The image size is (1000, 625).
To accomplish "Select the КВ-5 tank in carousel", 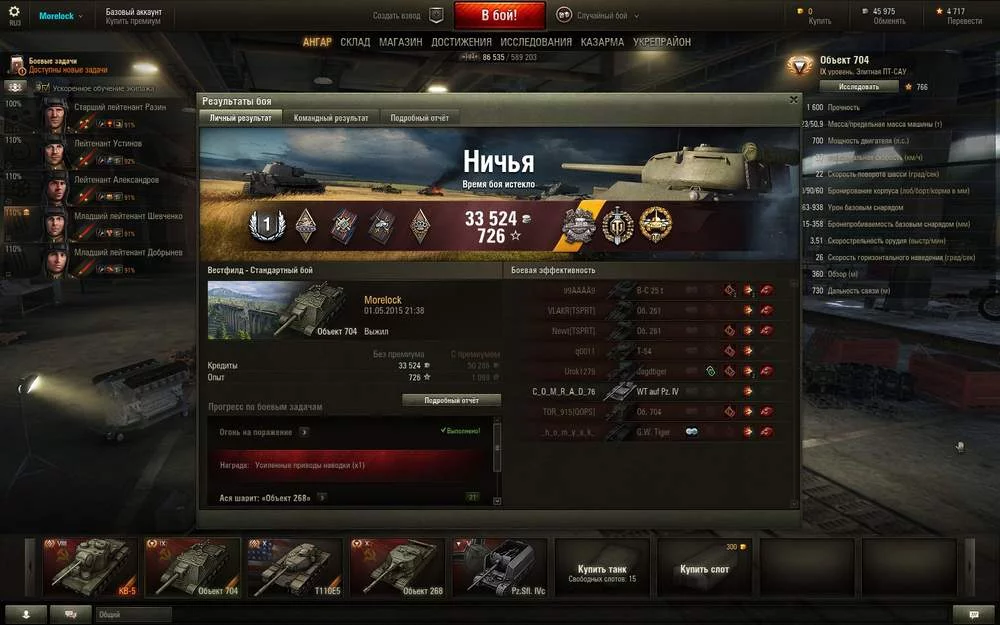I will pyautogui.click(x=90, y=567).
